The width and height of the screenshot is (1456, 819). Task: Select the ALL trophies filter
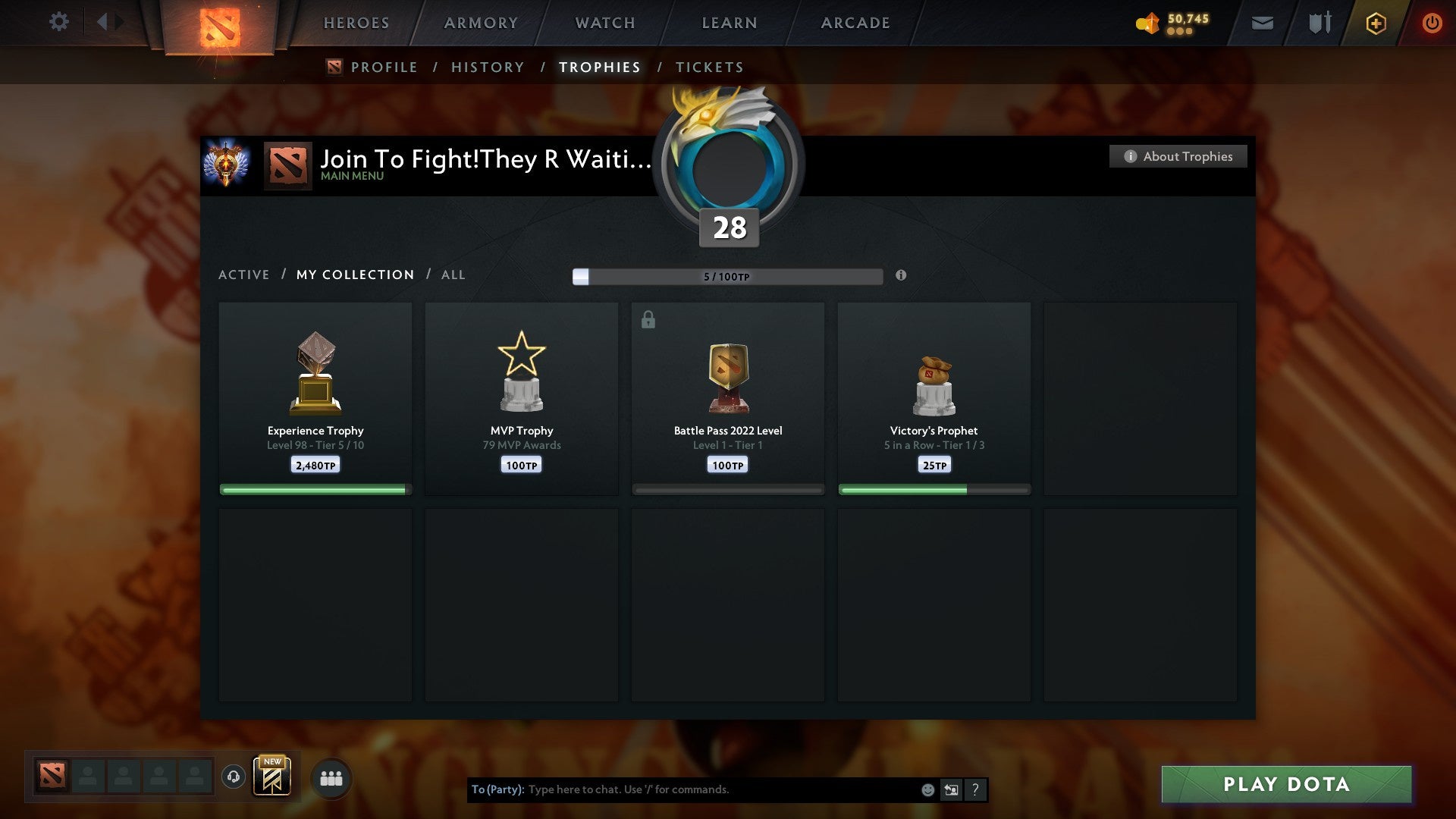tap(453, 275)
